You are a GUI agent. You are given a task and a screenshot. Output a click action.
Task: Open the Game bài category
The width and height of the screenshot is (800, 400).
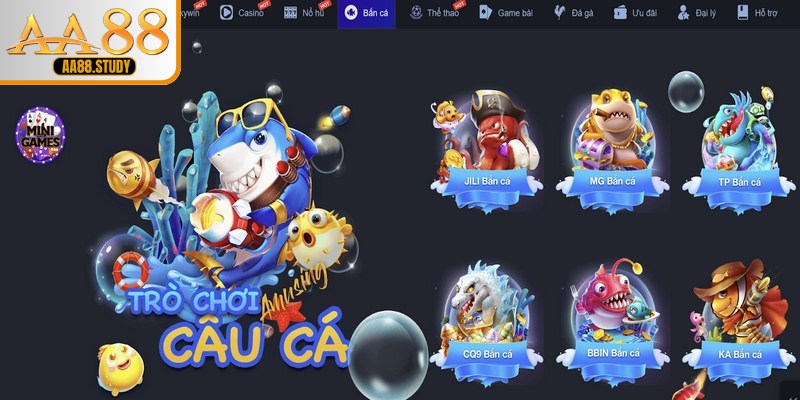[x=506, y=13]
